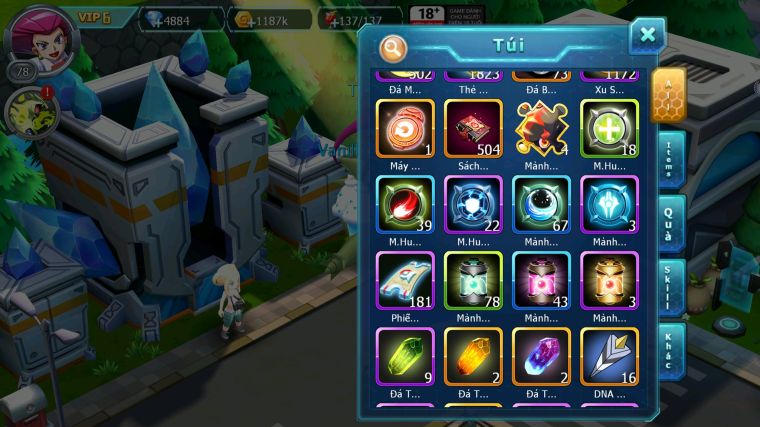Select the orange honeycomb All tab
The width and height of the screenshot is (760, 427).
pyautogui.click(x=667, y=95)
